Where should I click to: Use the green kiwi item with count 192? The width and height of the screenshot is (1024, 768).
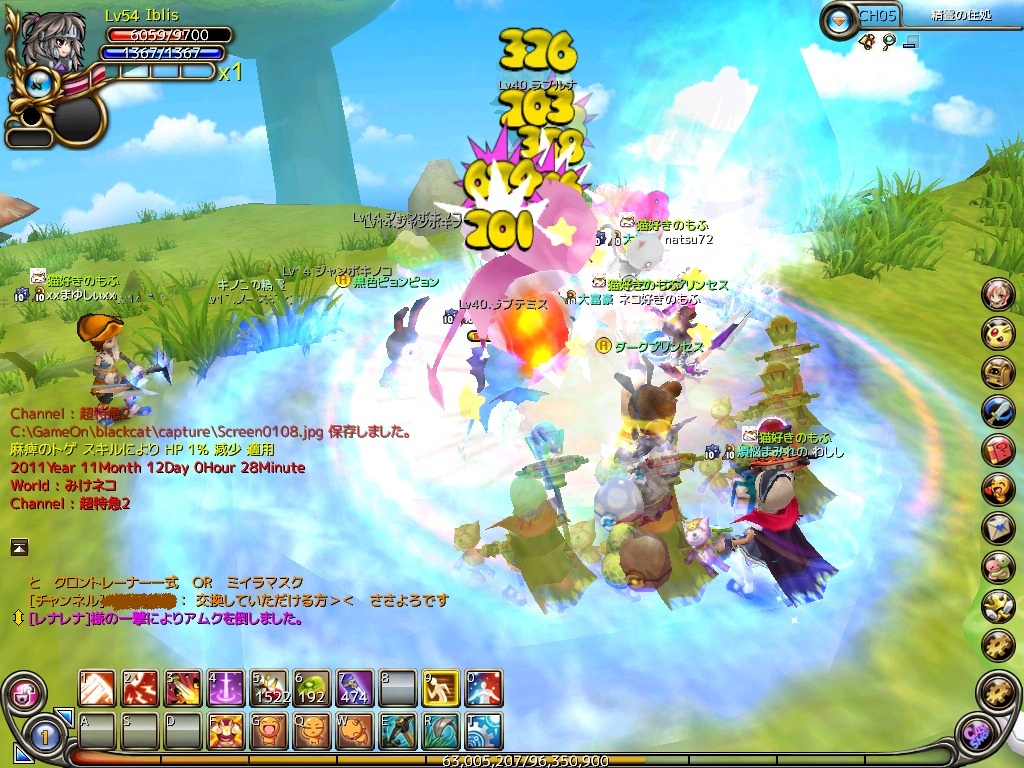click(x=312, y=688)
